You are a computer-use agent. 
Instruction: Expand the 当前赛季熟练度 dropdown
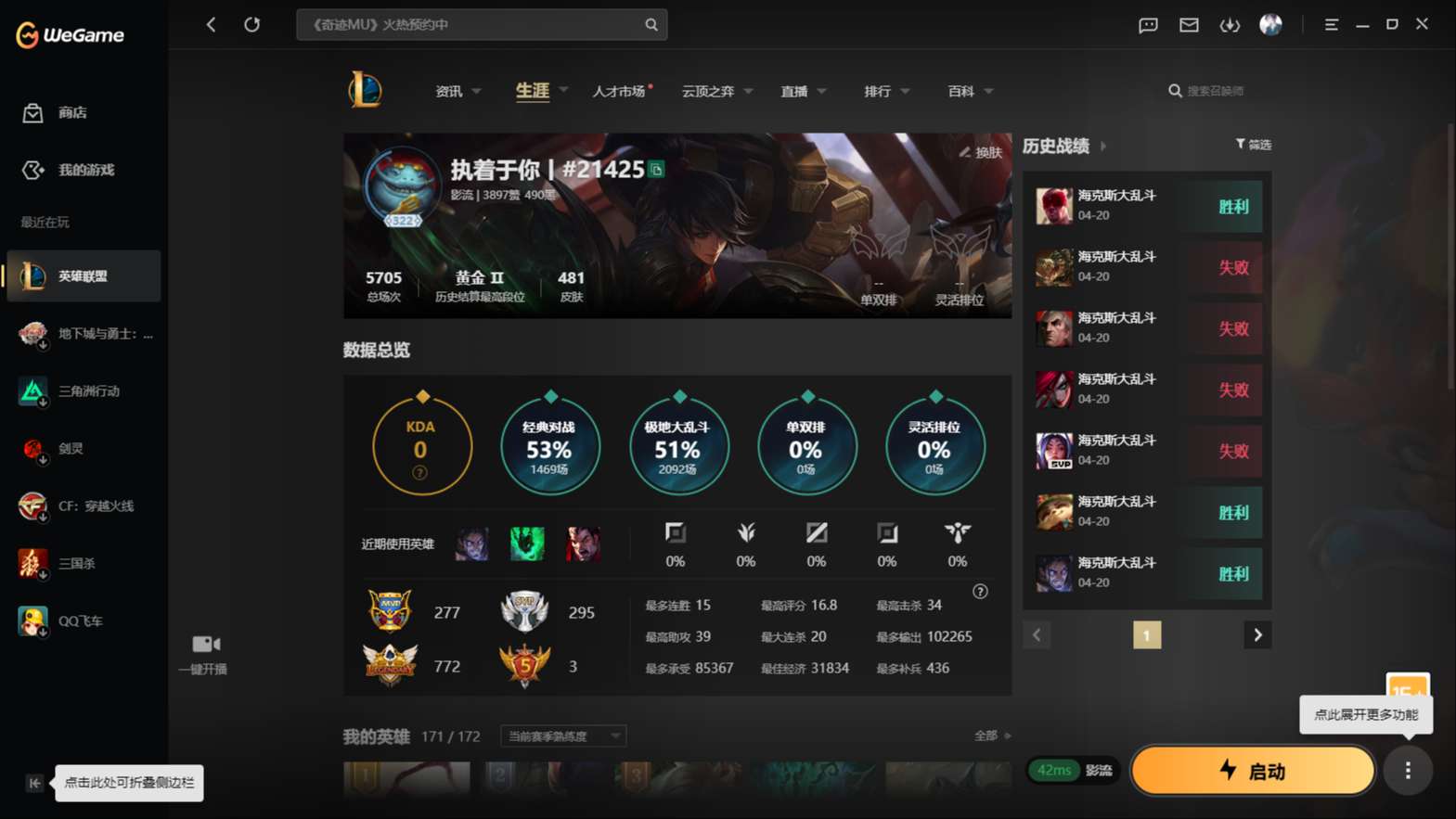click(x=561, y=736)
